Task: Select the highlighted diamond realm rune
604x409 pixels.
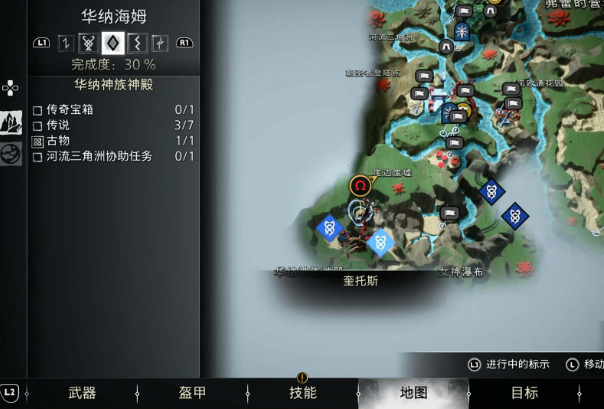Action: (112, 43)
